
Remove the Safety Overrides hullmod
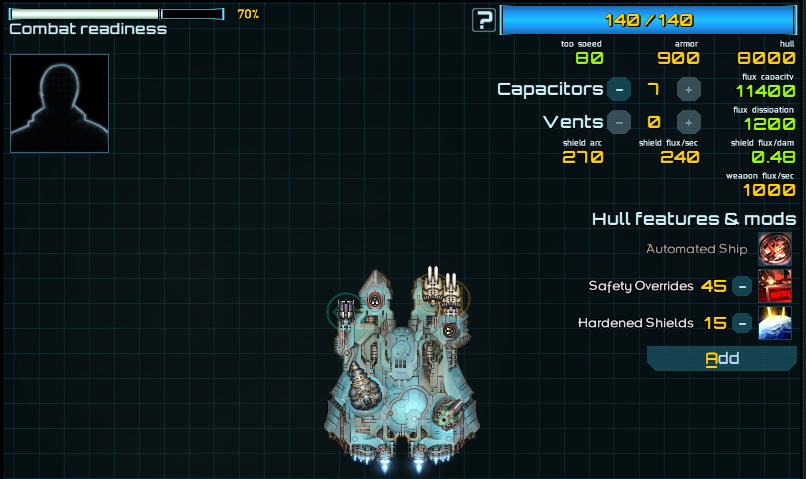(x=742, y=286)
